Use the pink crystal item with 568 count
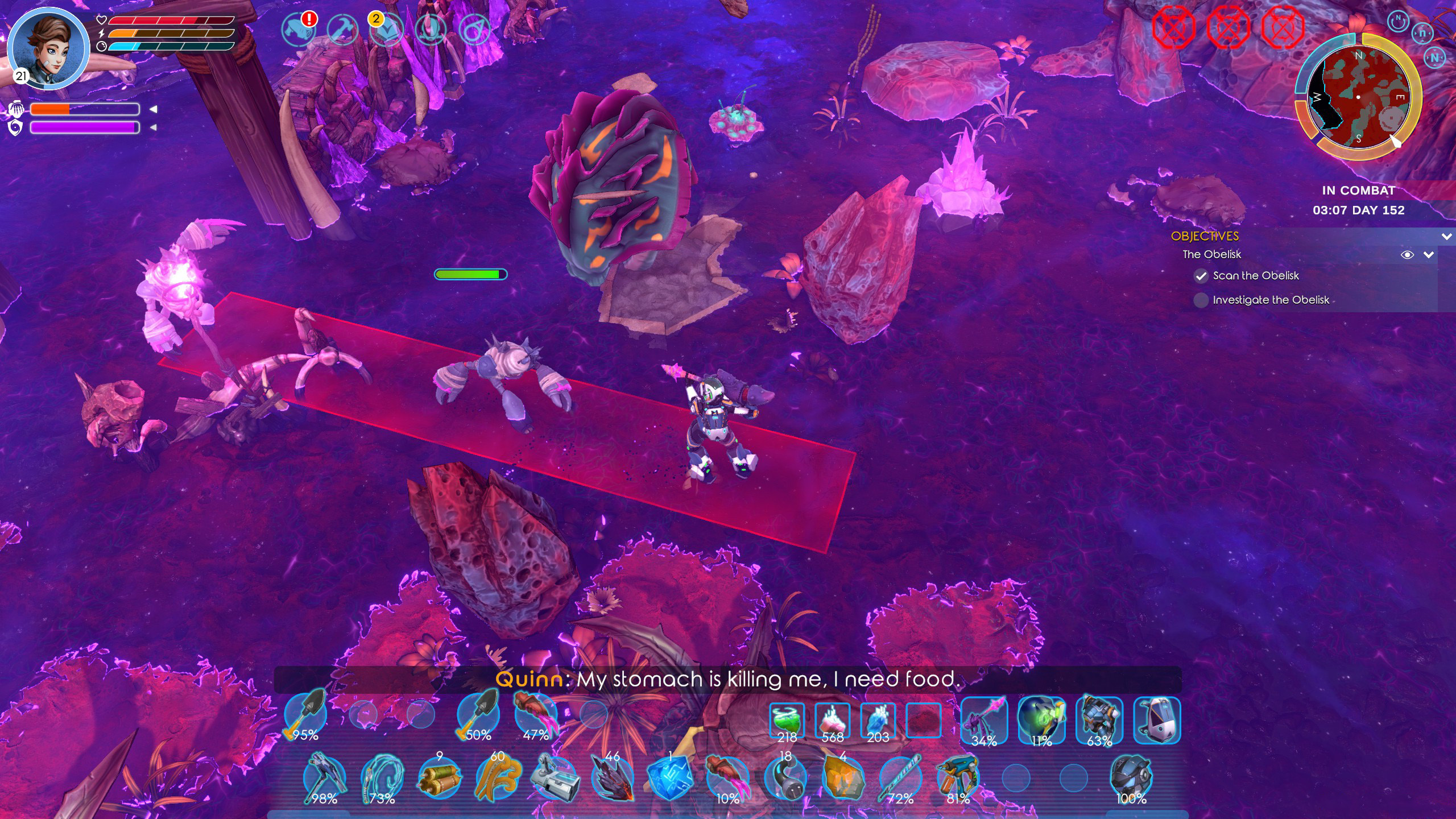 click(x=832, y=720)
